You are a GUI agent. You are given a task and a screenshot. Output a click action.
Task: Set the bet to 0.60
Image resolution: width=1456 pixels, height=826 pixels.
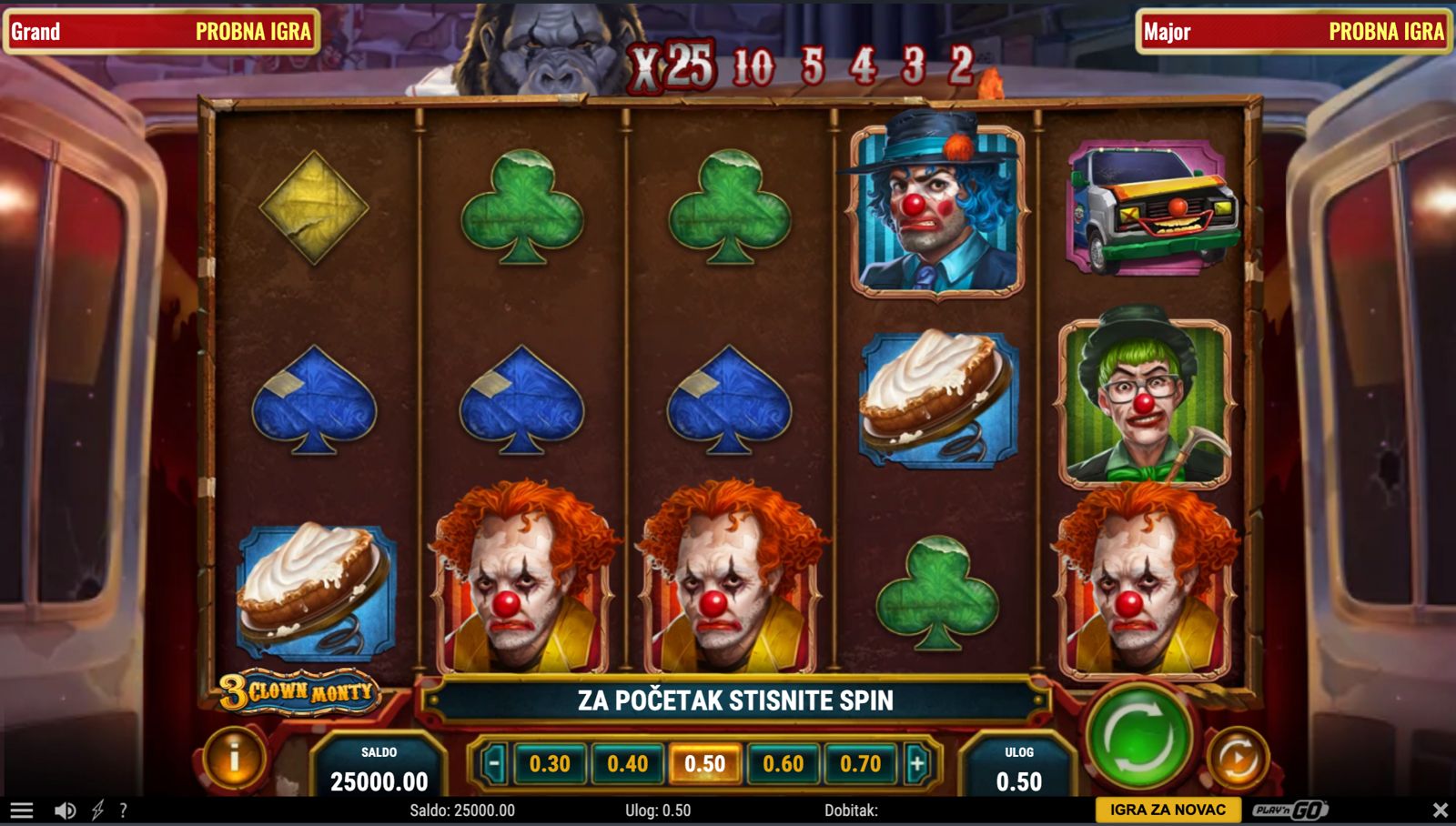[x=783, y=763]
